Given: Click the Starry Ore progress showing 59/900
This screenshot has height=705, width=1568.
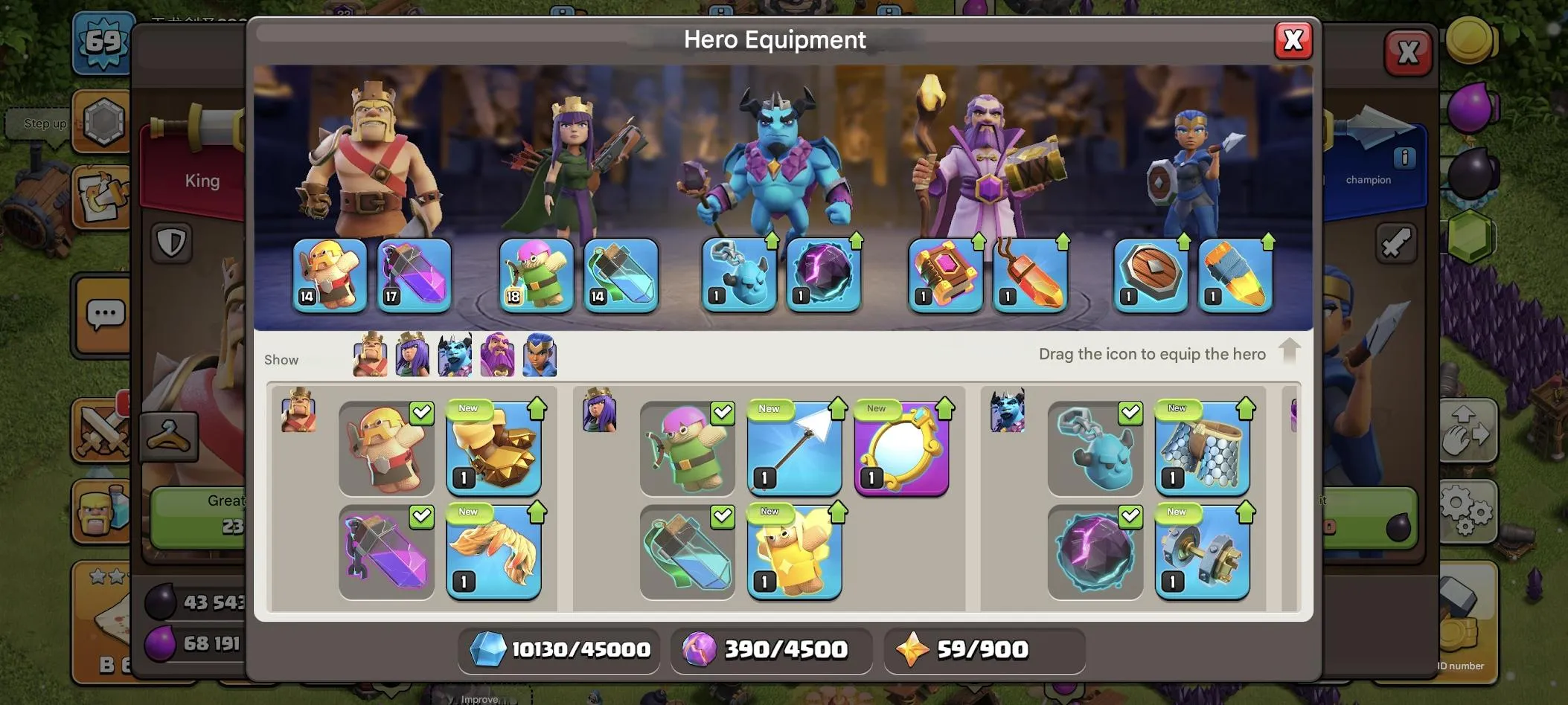Looking at the screenshot, I should click(984, 648).
